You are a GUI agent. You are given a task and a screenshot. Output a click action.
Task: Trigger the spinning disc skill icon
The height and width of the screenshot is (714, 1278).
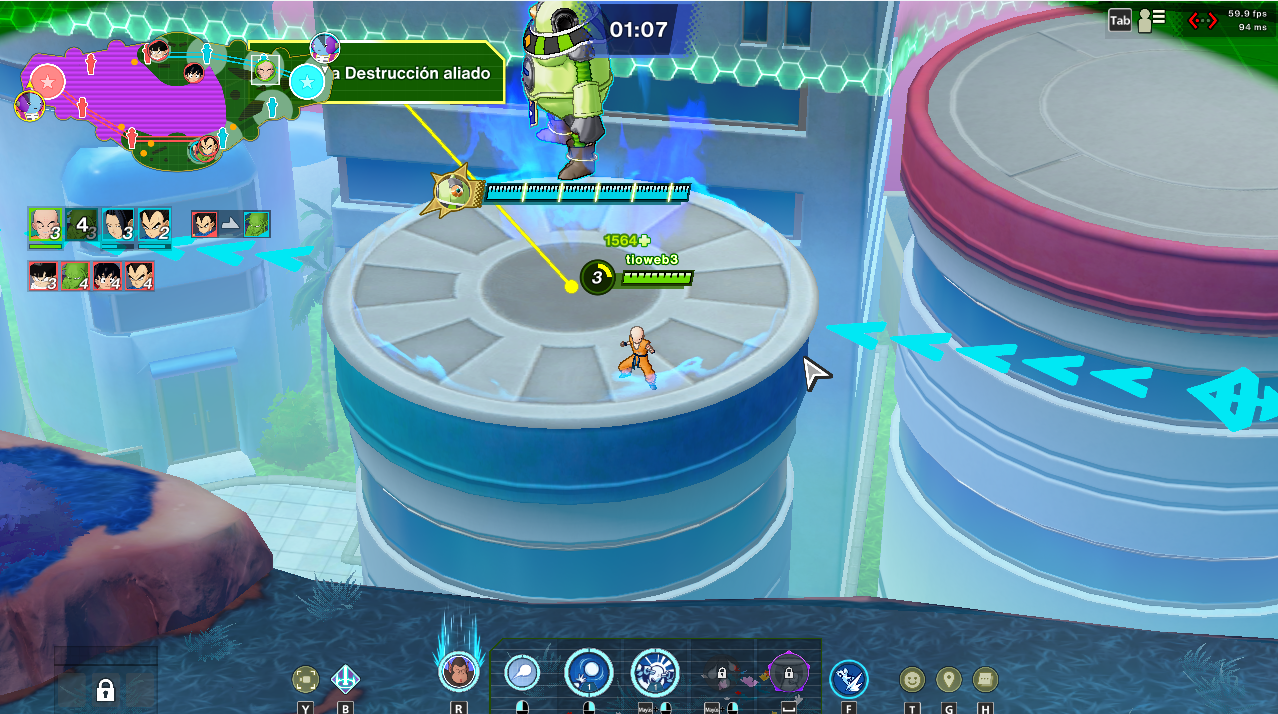coord(655,673)
